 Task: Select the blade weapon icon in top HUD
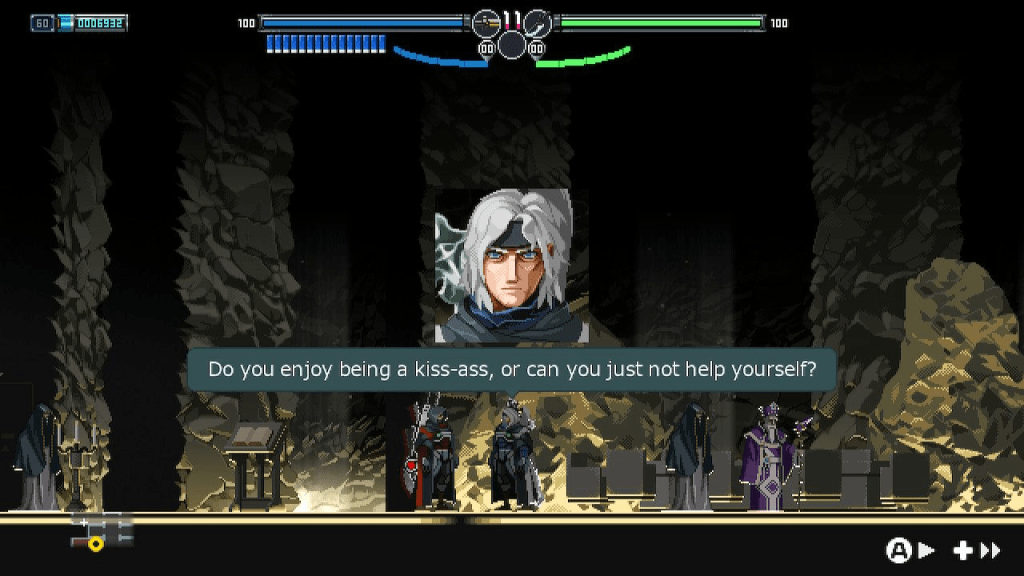537,22
